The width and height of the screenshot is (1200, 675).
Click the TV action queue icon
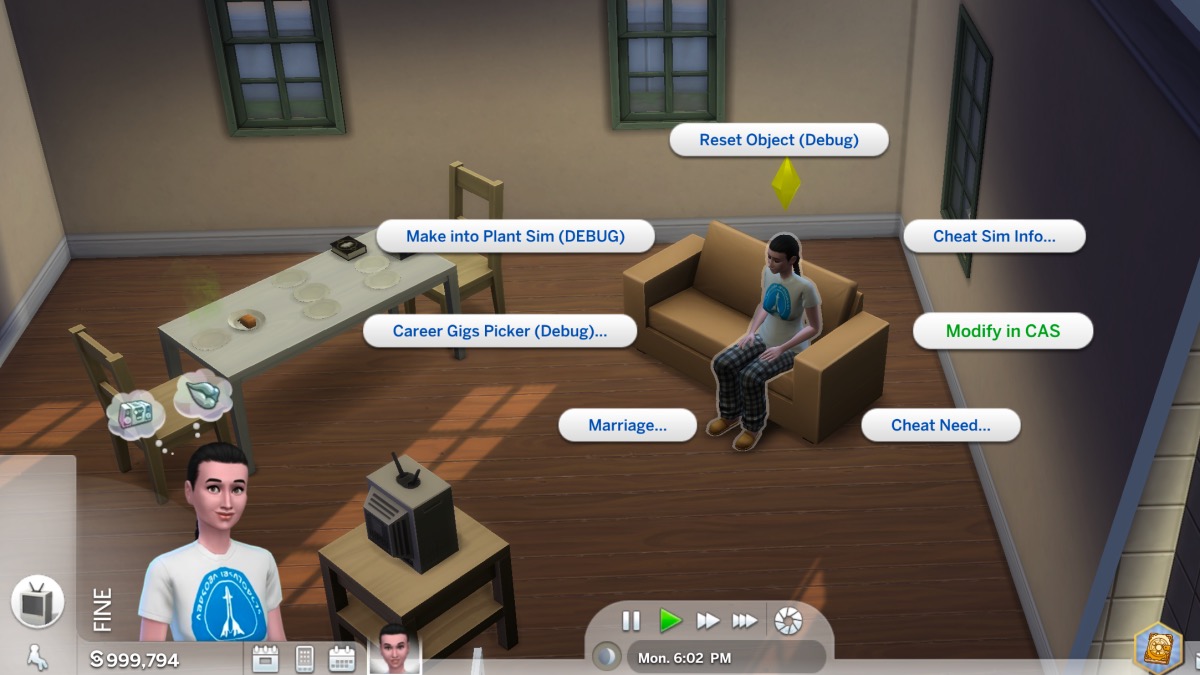click(x=38, y=602)
